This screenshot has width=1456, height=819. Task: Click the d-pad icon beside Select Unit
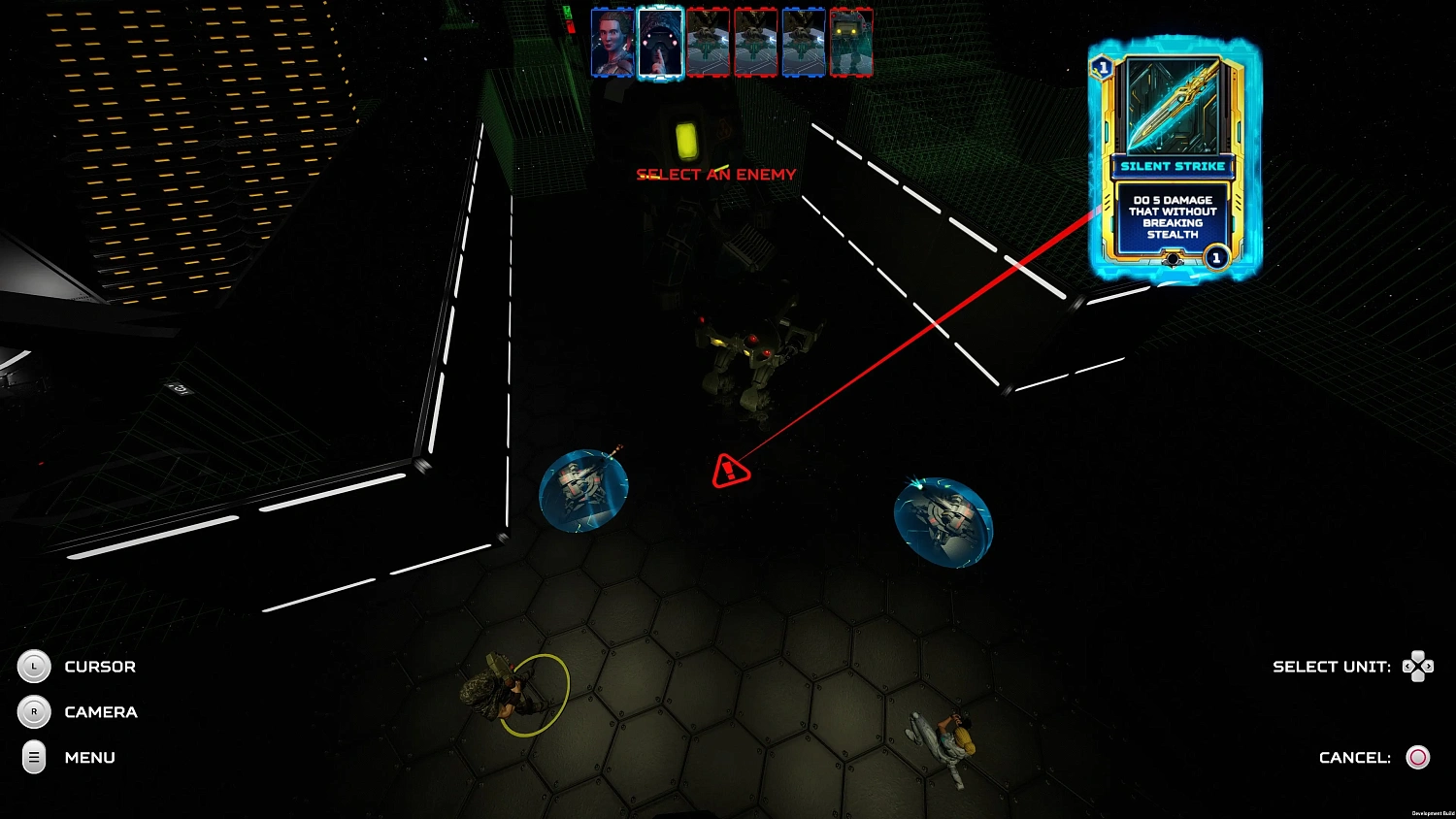1418,667
